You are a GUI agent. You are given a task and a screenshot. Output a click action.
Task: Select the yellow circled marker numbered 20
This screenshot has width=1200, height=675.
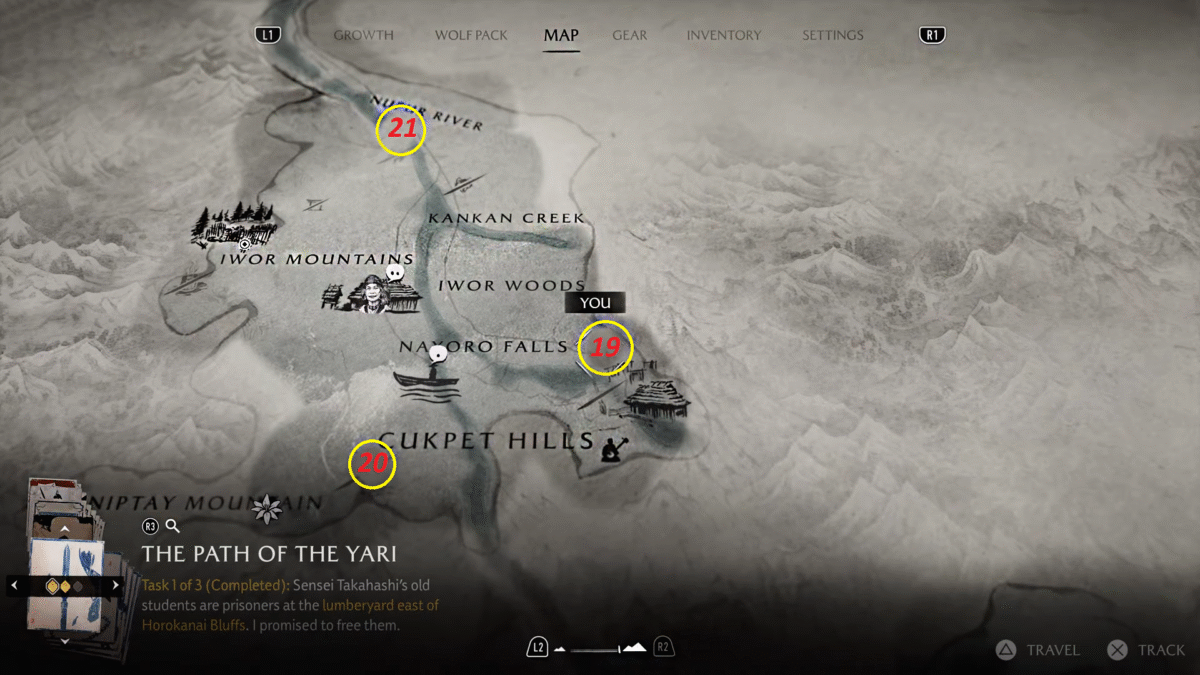(x=372, y=464)
